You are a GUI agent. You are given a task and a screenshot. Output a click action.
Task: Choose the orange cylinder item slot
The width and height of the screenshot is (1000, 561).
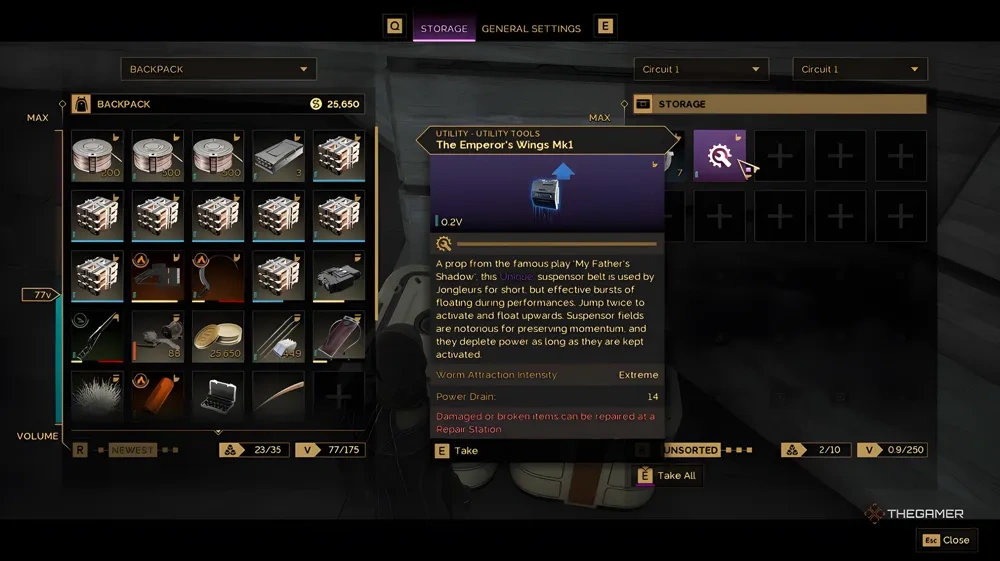(158, 393)
